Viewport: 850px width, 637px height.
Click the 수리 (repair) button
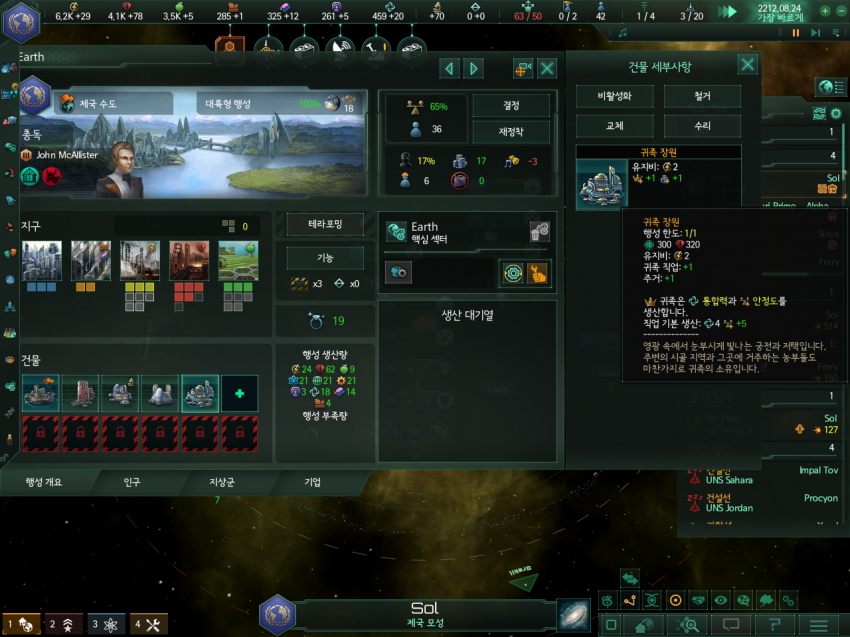[x=702, y=126]
